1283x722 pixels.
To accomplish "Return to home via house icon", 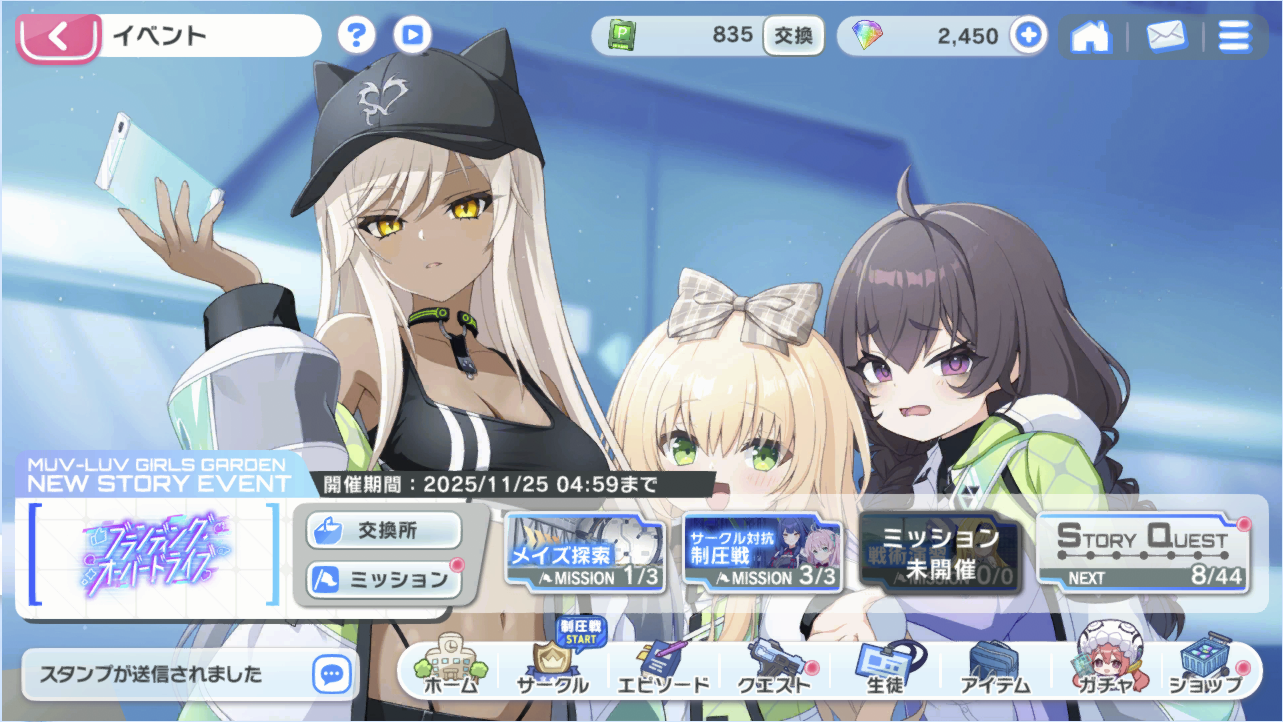I will coord(1090,37).
